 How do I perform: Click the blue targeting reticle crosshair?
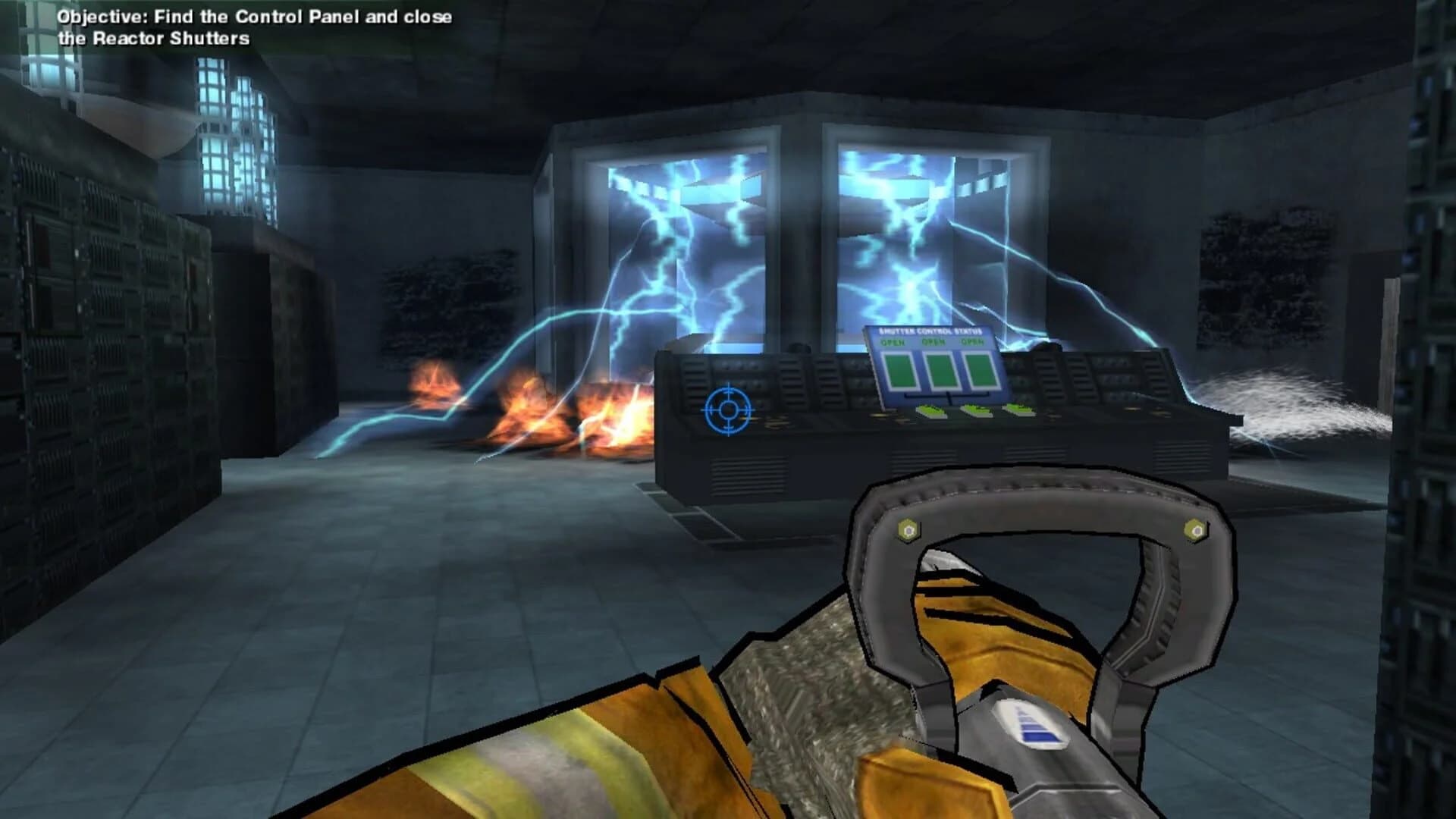(x=728, y=409)
